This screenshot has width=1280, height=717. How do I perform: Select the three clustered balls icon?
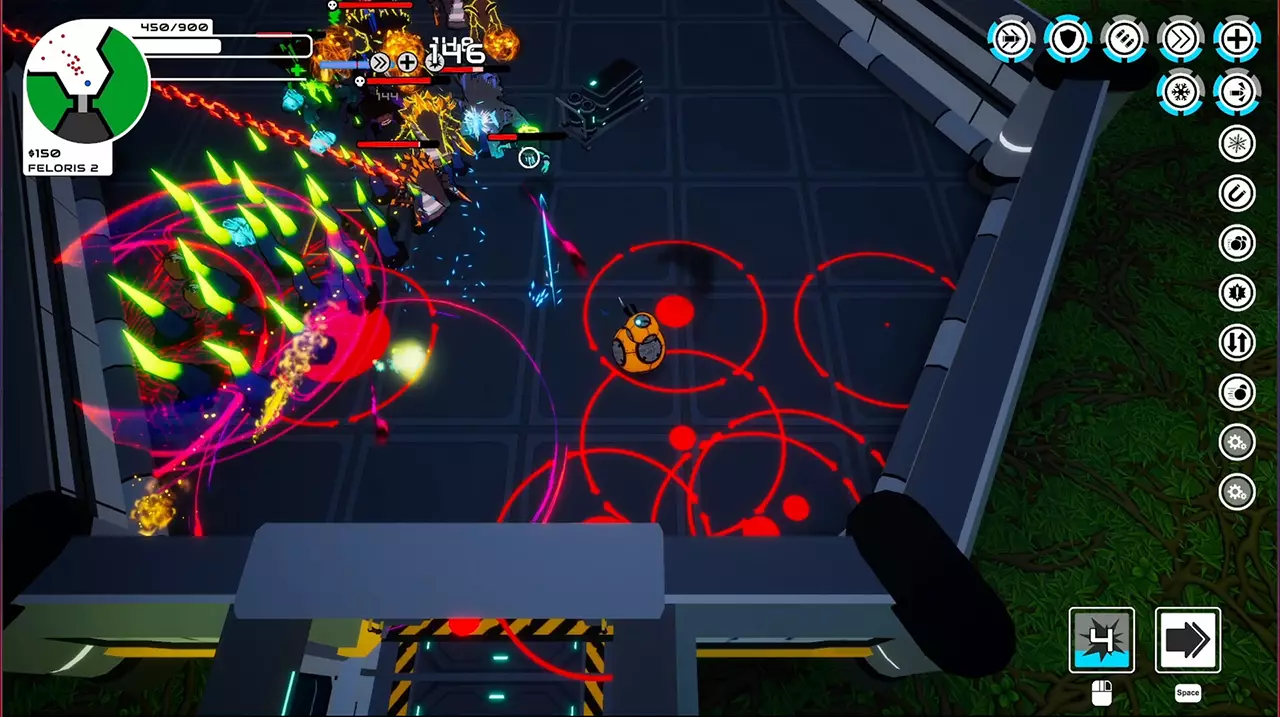tap(1237, 243)
